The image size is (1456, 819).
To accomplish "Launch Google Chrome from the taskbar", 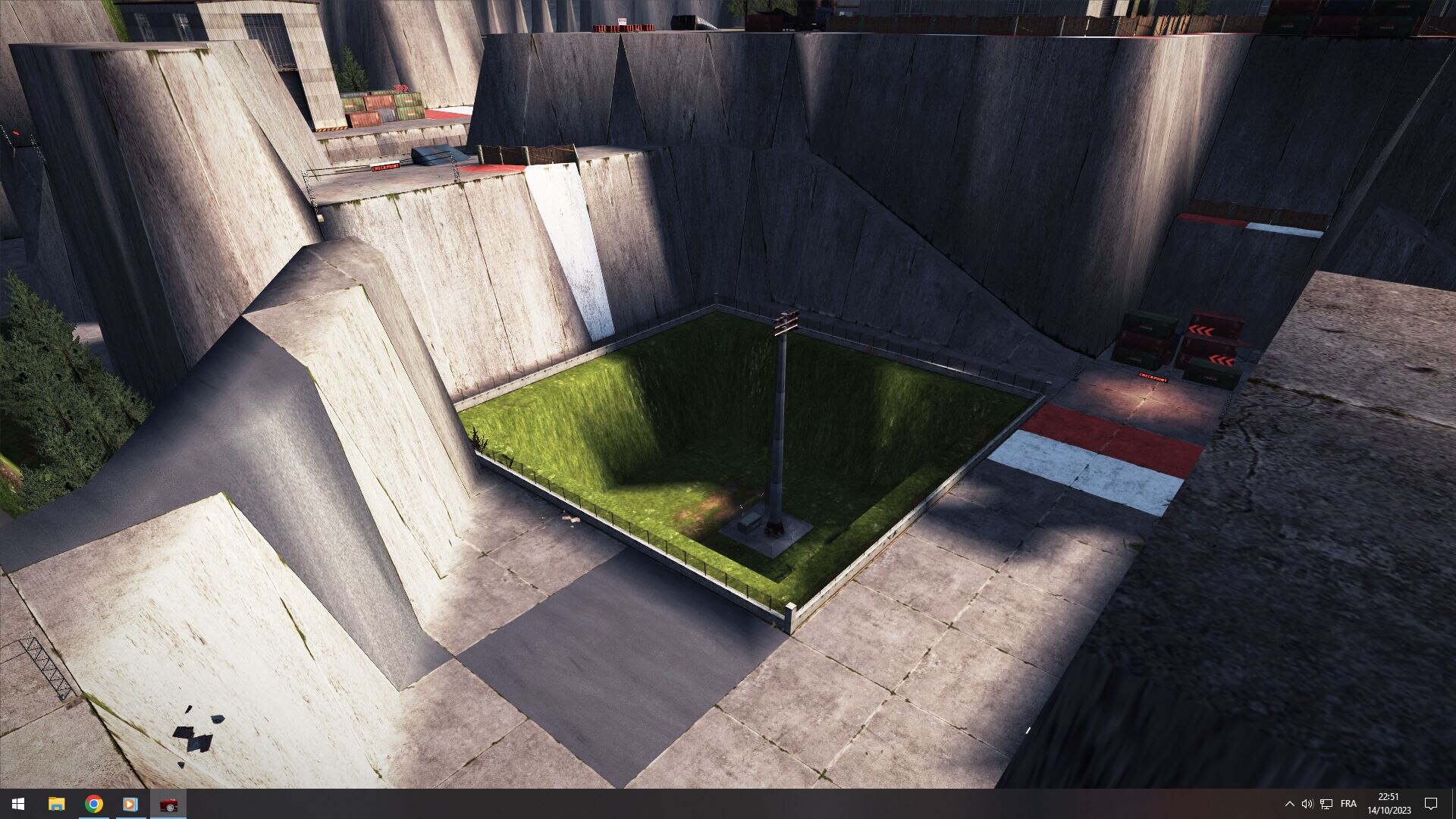I will coord(94,804).
